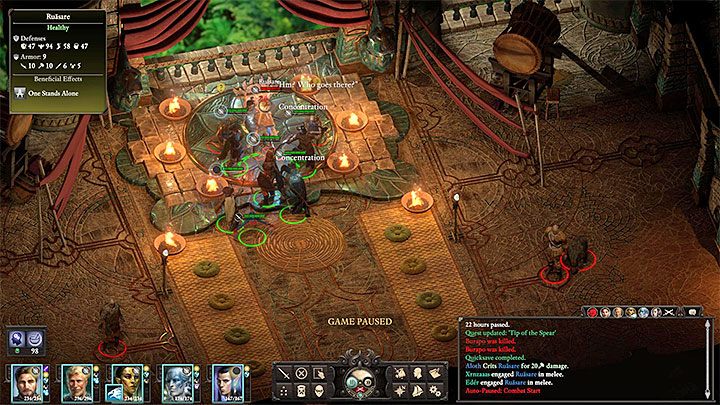Select the dark-haired elf's portrait
The height and width of the screenshot is (405, 720).
(x=226, y=382)
